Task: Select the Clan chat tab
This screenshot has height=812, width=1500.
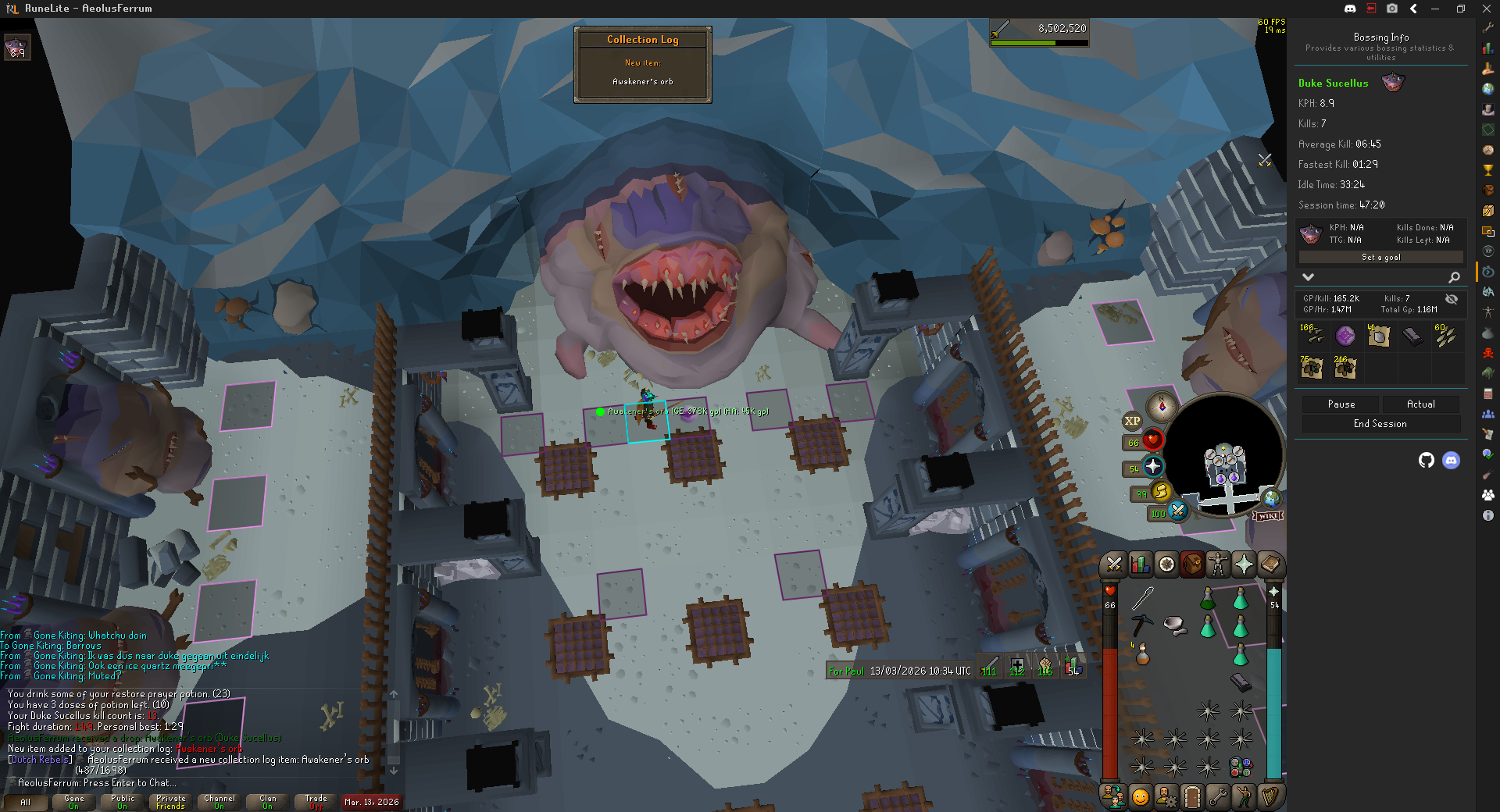Action: click(268, 802)
